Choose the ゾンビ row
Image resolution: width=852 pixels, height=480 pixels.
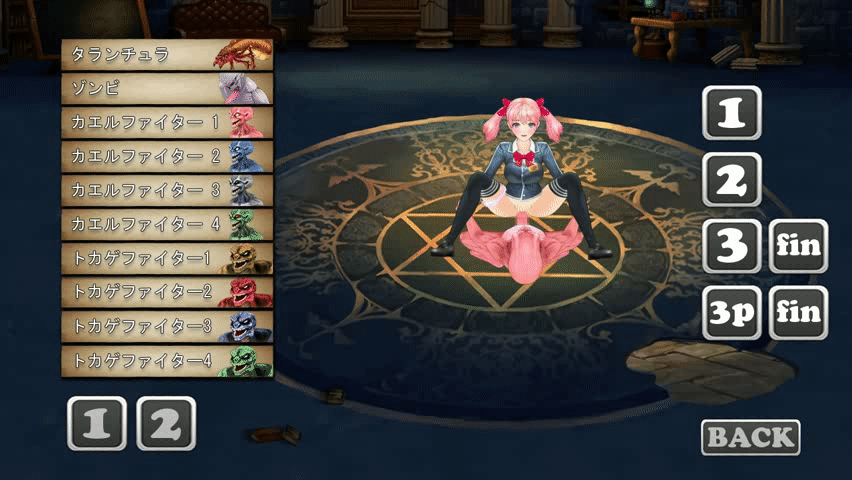(x=166, y=89)
